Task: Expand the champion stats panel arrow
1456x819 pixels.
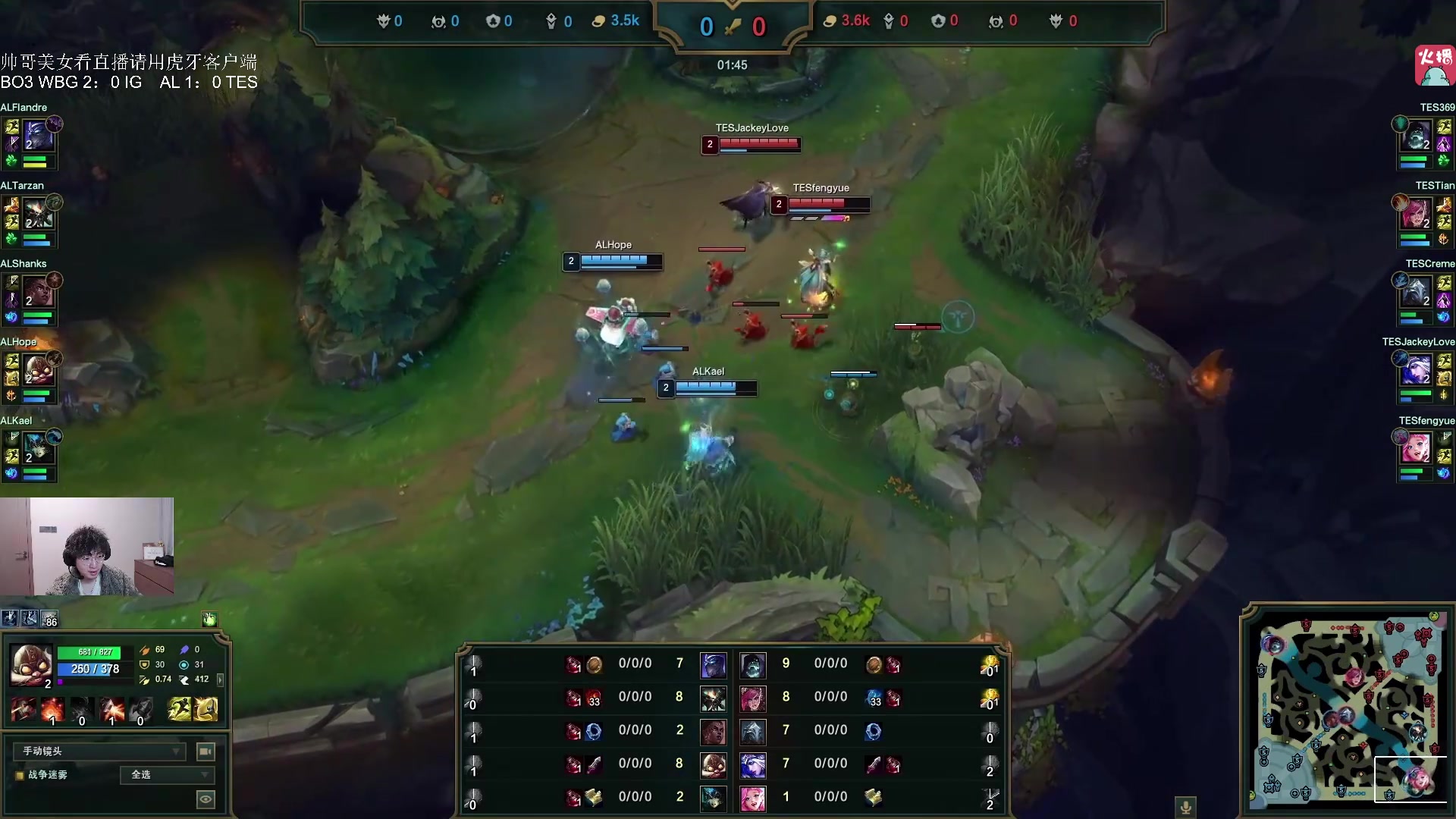Action: [x=221, y=679]
